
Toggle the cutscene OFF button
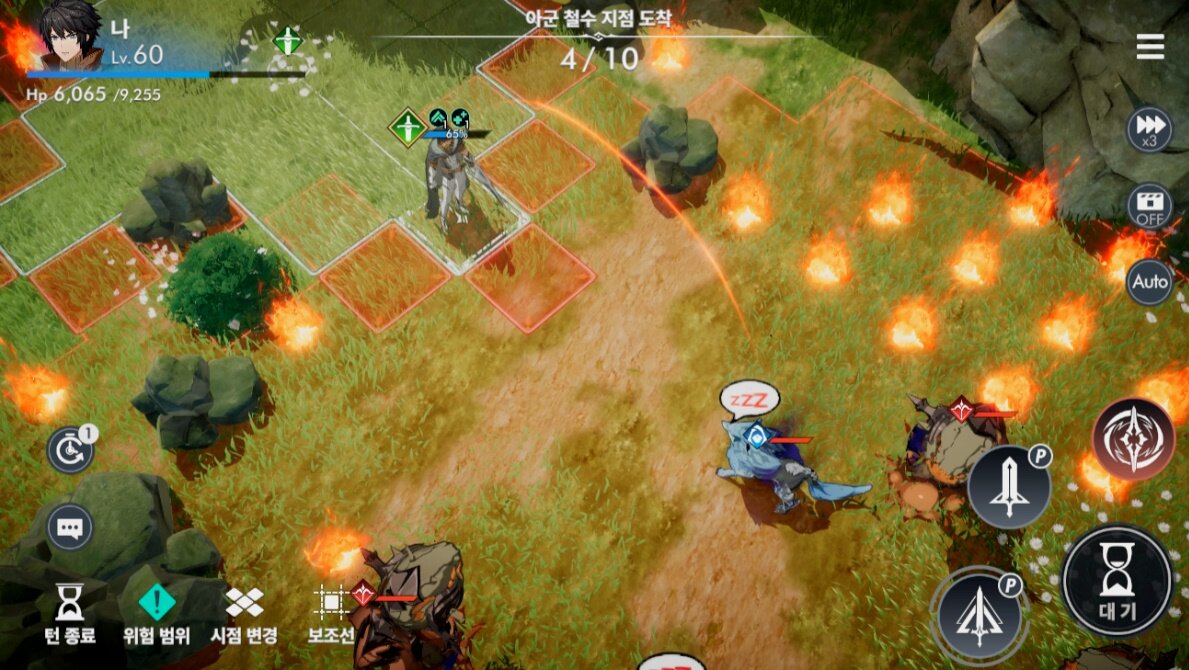coord(1149,207)
